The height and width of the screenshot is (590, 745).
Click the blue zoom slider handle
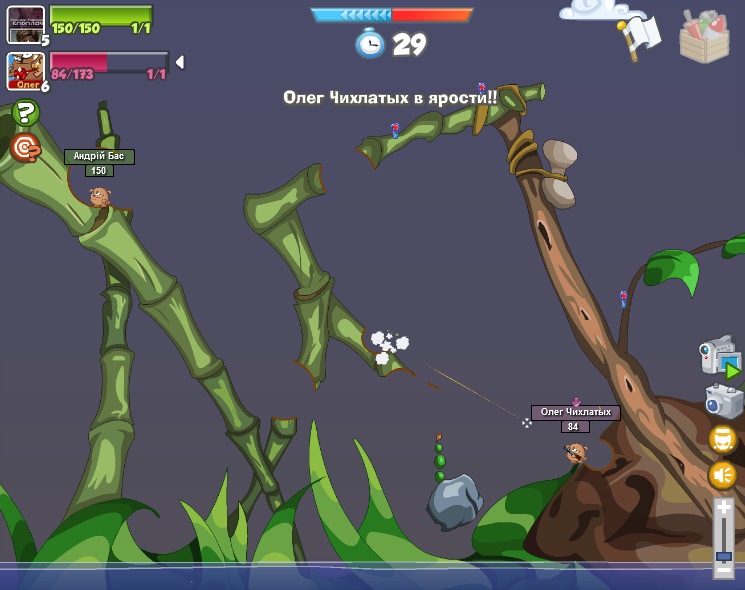(x=724, y=556)
